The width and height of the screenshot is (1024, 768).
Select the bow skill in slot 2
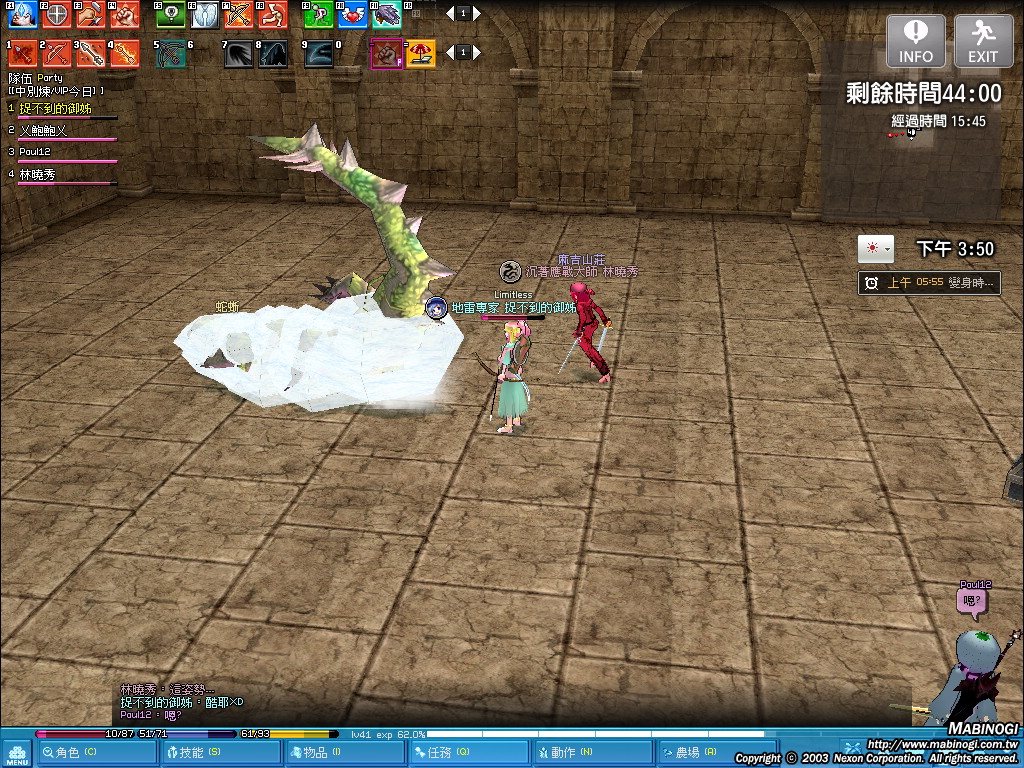pos(56,53)
